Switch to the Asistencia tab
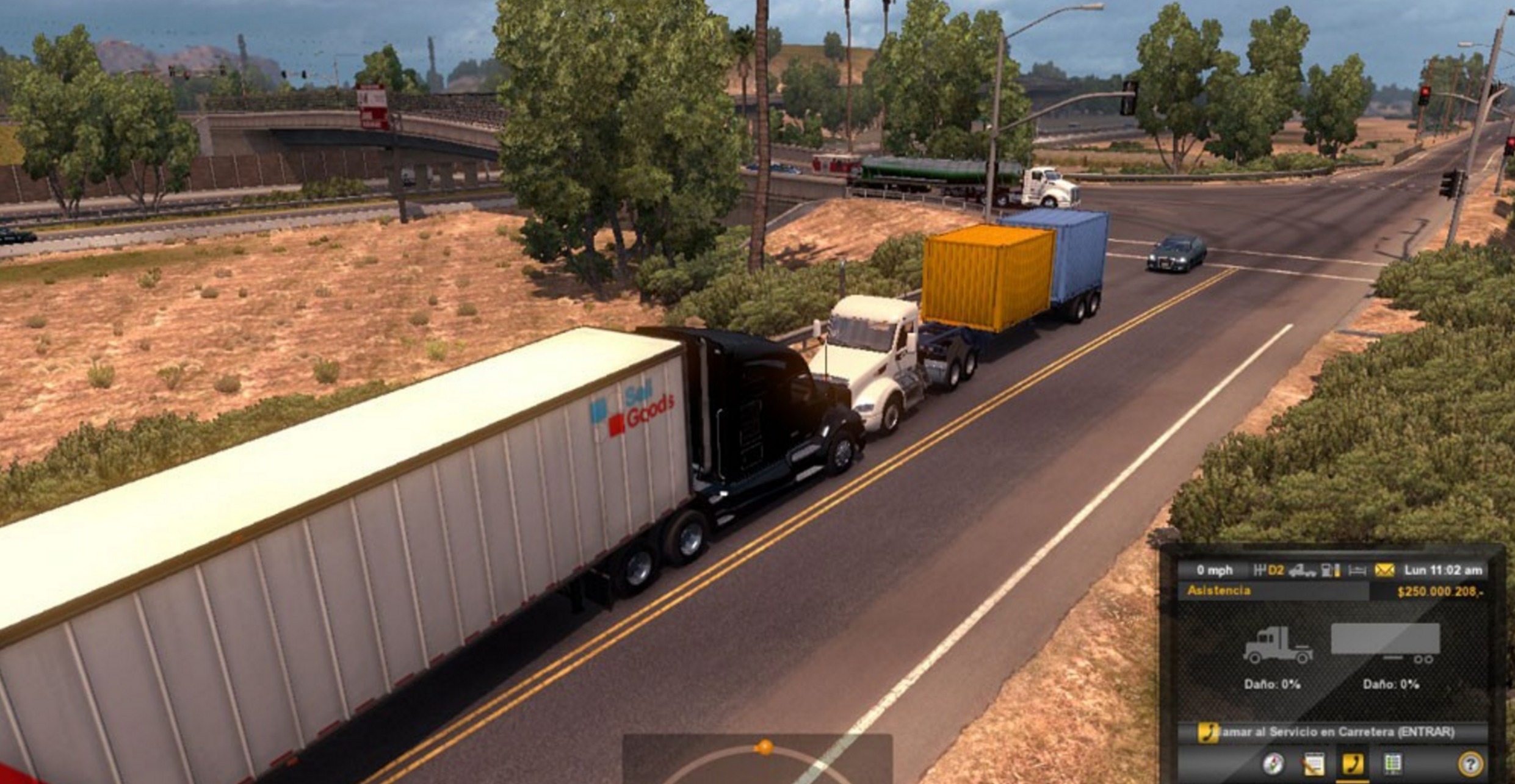Viewport: 1515px width, 784px height. pyautogui.click(x=1219, y=590)
